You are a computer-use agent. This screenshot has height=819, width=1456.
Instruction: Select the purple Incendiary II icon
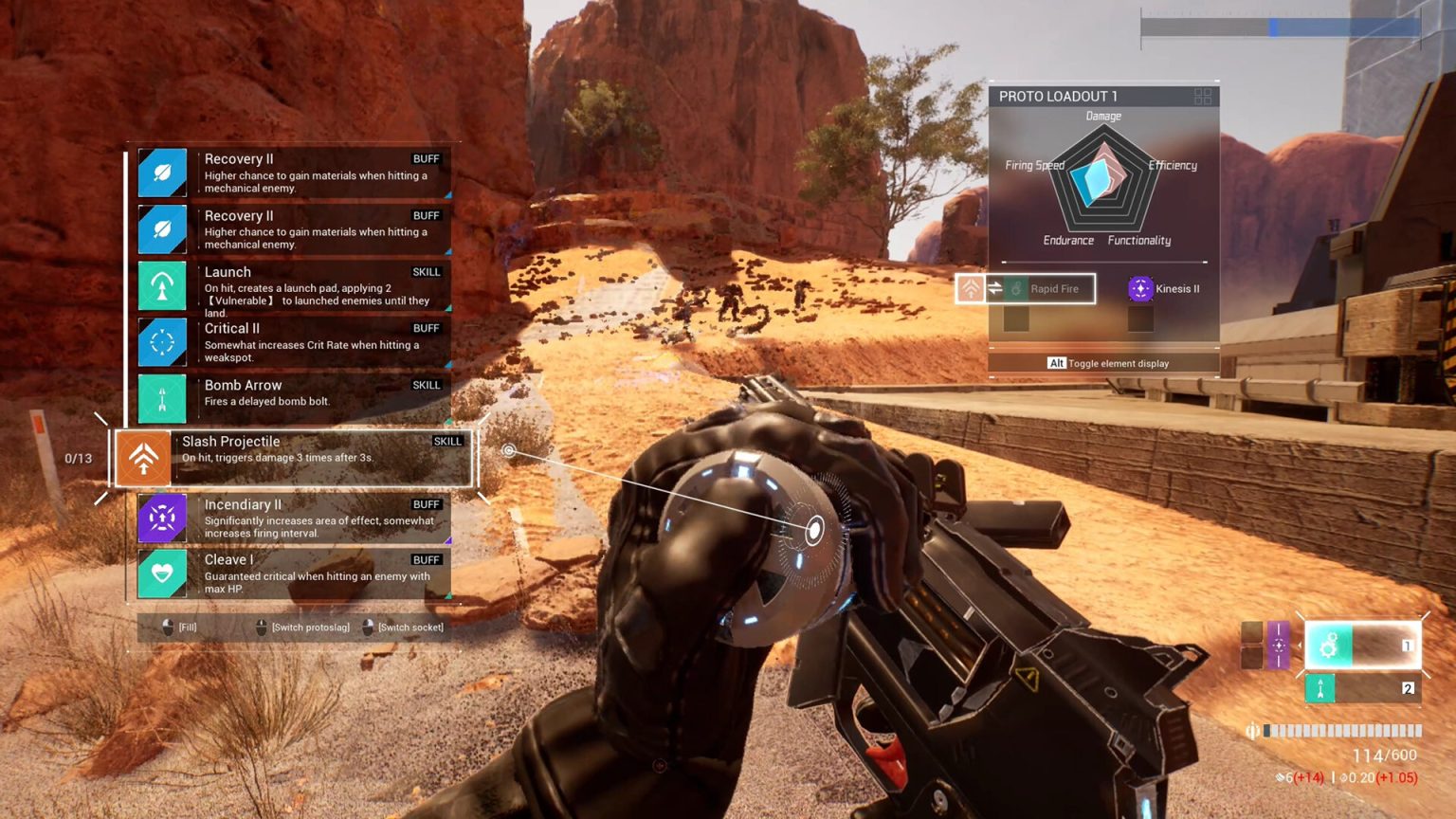click(162, 519)
